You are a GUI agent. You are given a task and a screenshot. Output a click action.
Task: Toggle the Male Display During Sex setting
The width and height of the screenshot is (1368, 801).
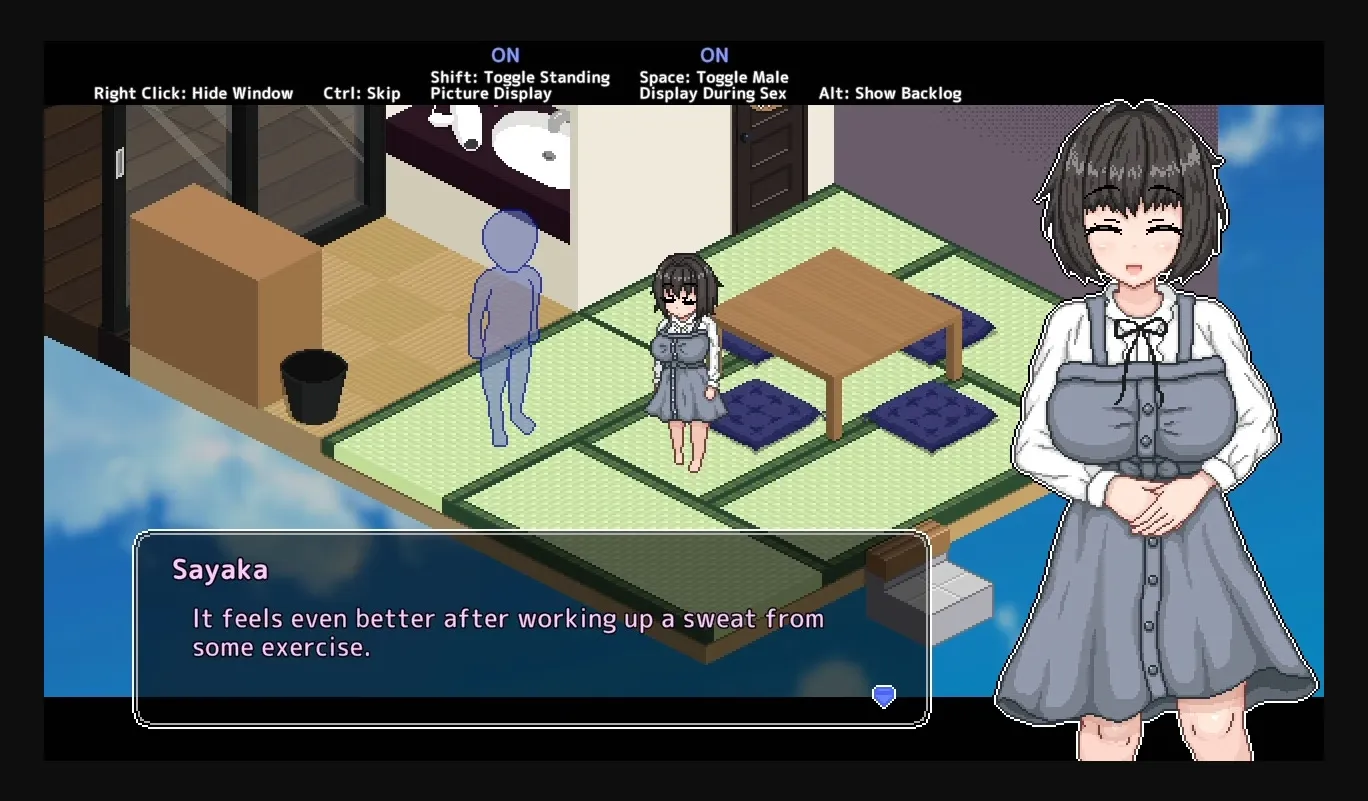coord(714,55)
